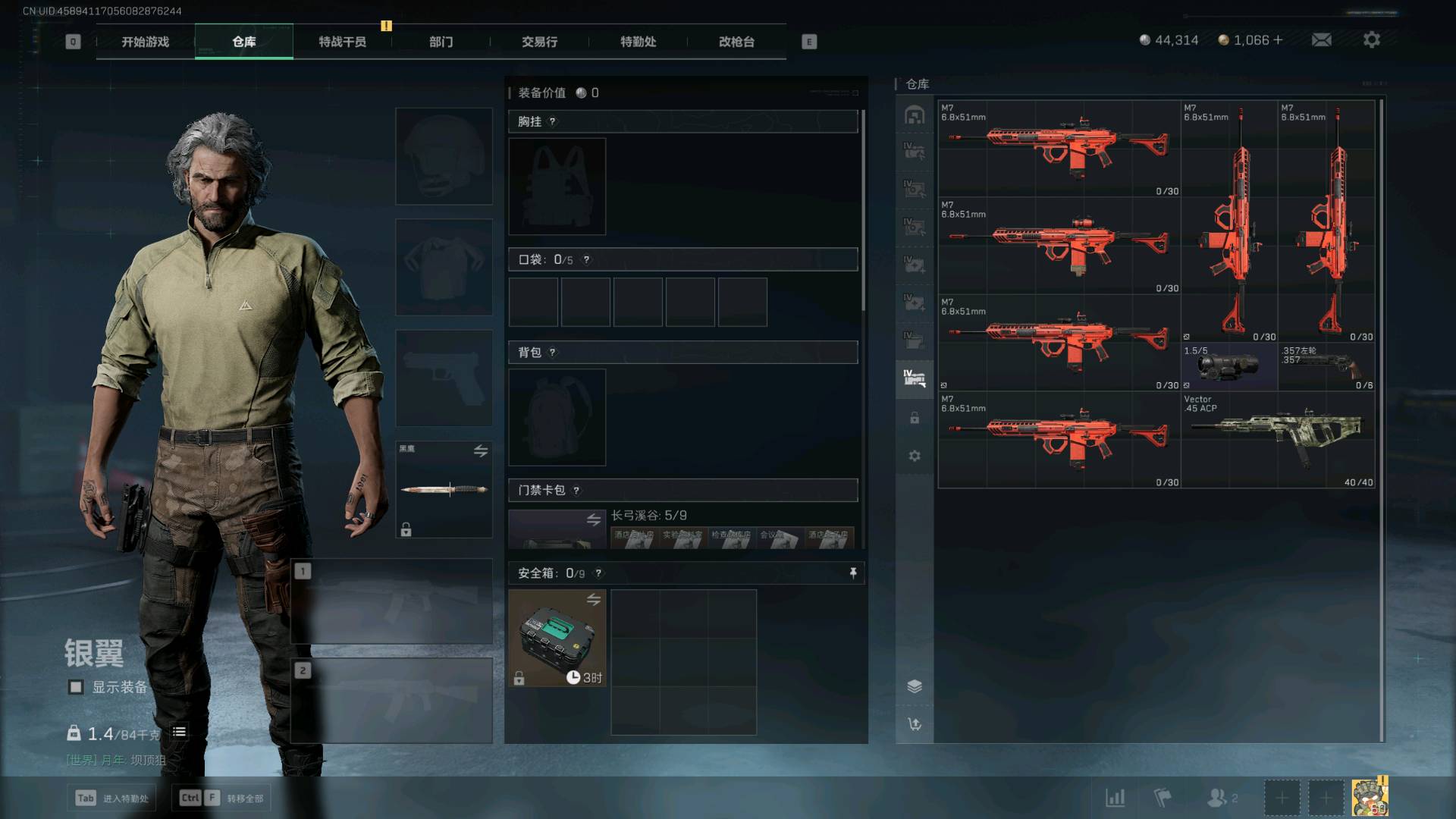1456x819 pixels.
Task: Open the settings gear icon
Action: pos(1372,39)
